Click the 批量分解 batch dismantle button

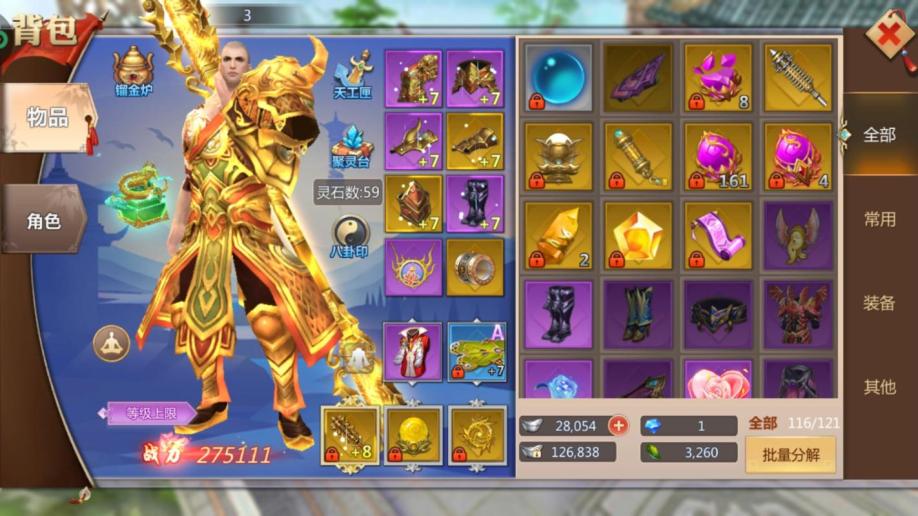tap(790, 455)
